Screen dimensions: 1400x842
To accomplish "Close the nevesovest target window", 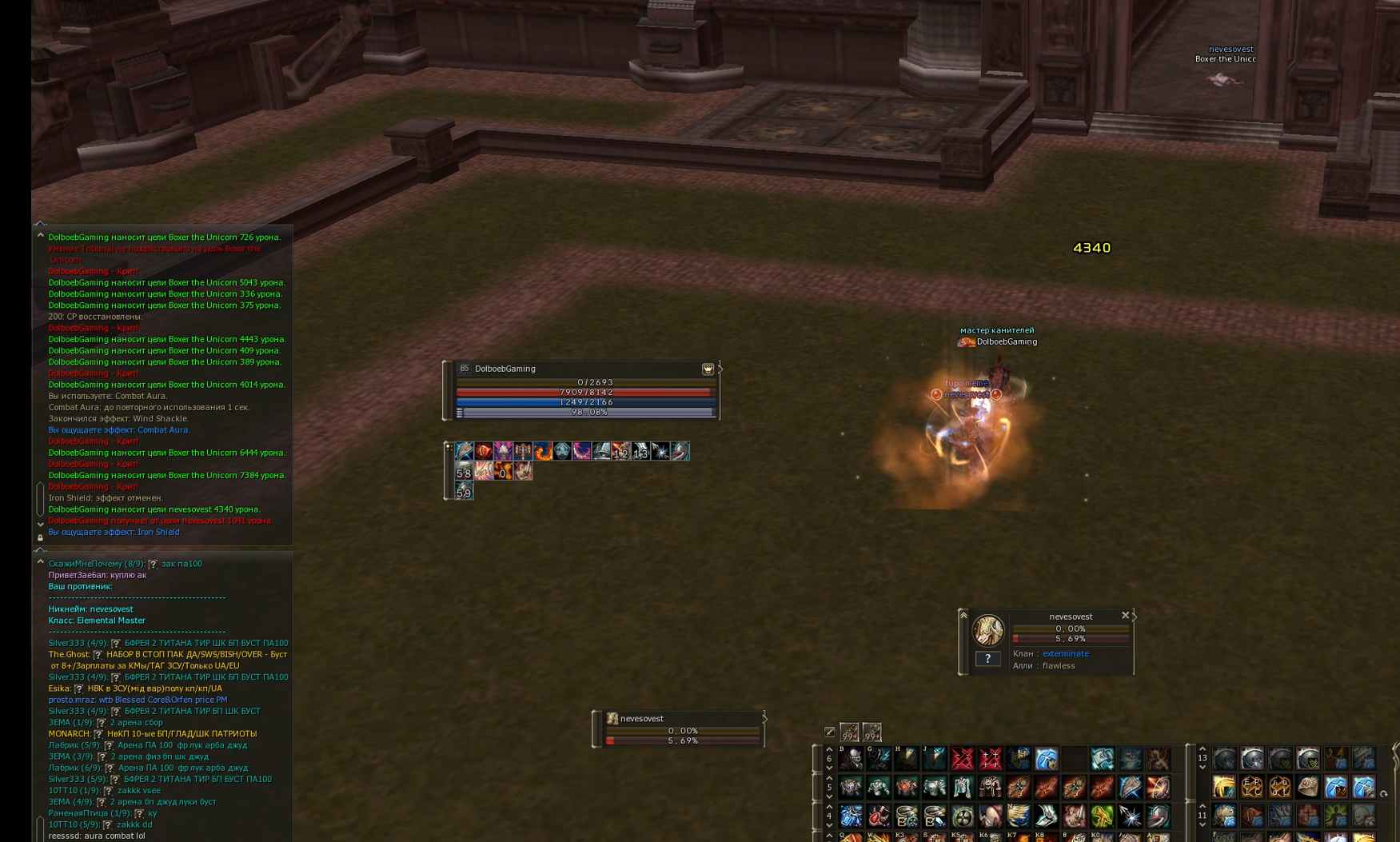I will click(x=1125, y=616).
